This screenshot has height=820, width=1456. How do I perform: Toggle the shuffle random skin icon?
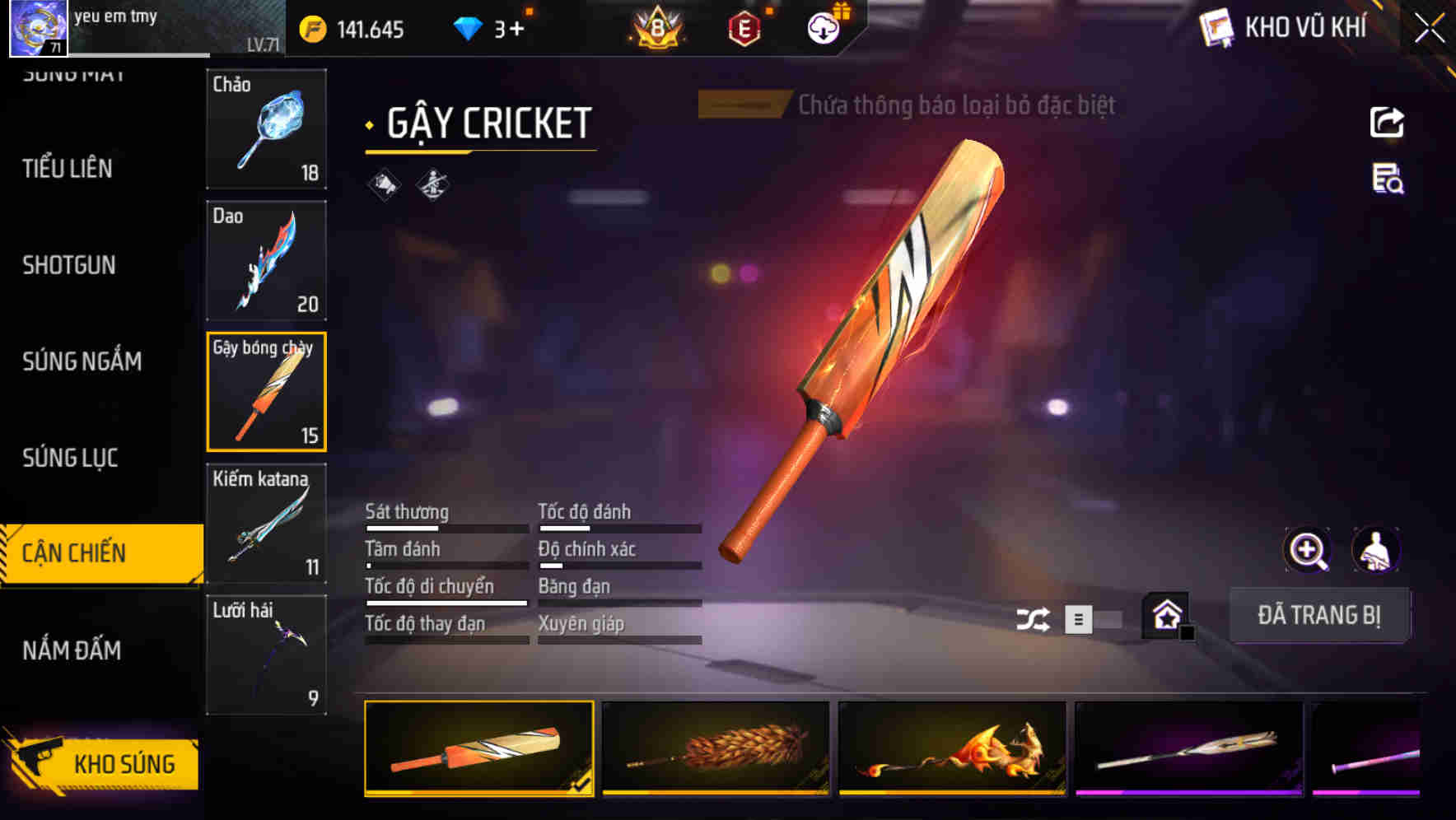[x=1033, y=617]
